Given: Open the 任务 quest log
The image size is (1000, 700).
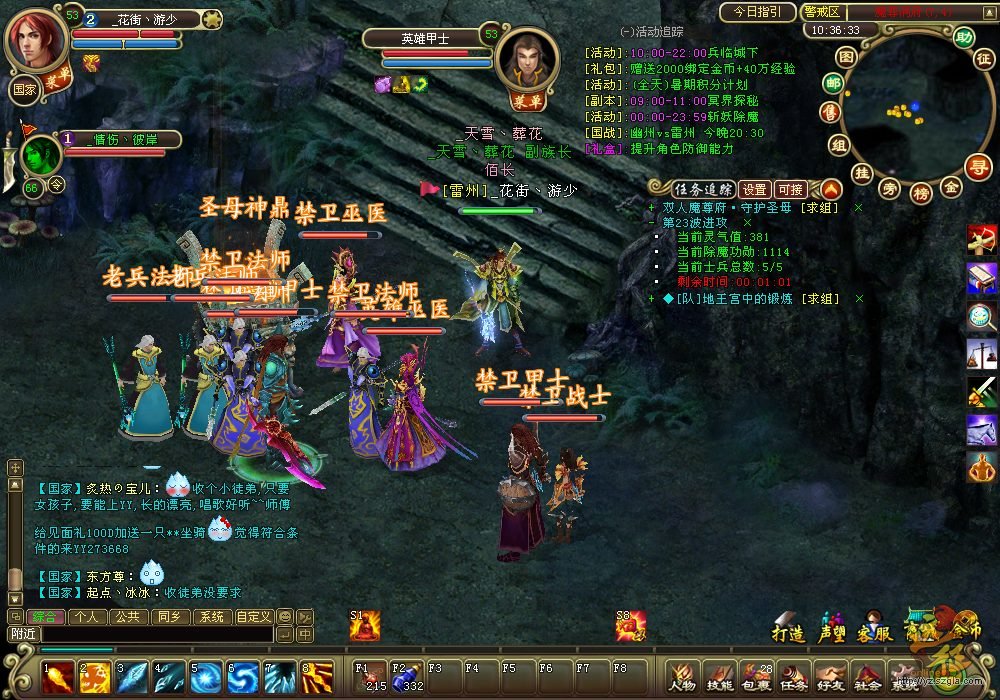Looking at the screenshot, I should (x=793, y=676).
